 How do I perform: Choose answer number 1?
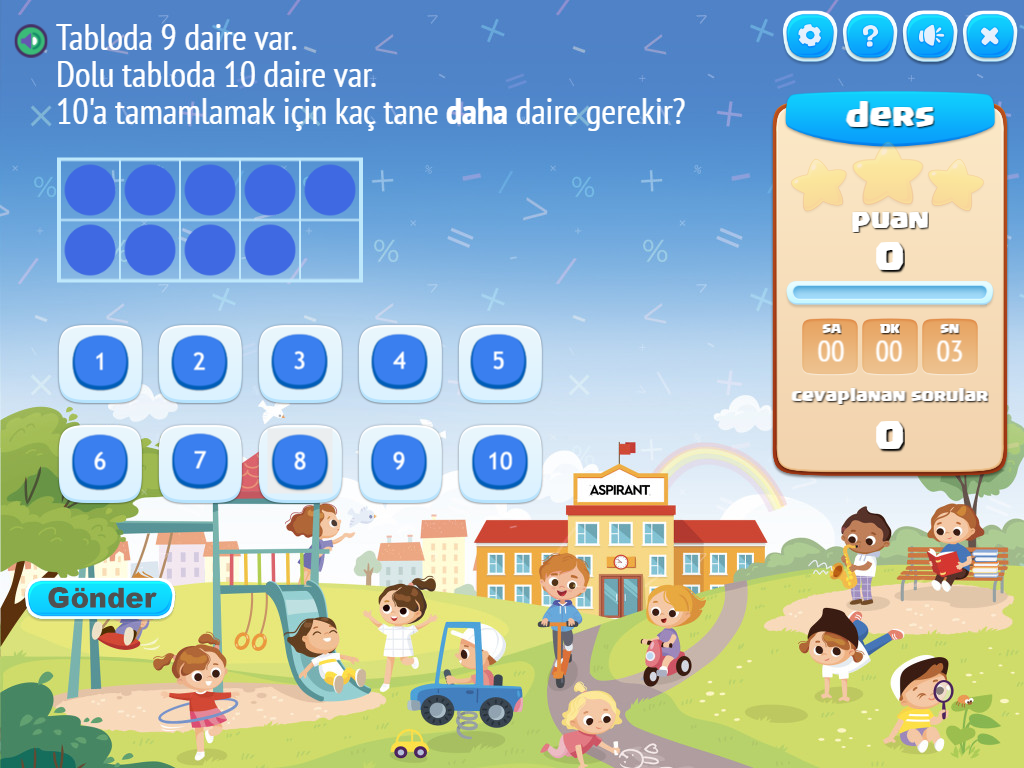(100, 362)
